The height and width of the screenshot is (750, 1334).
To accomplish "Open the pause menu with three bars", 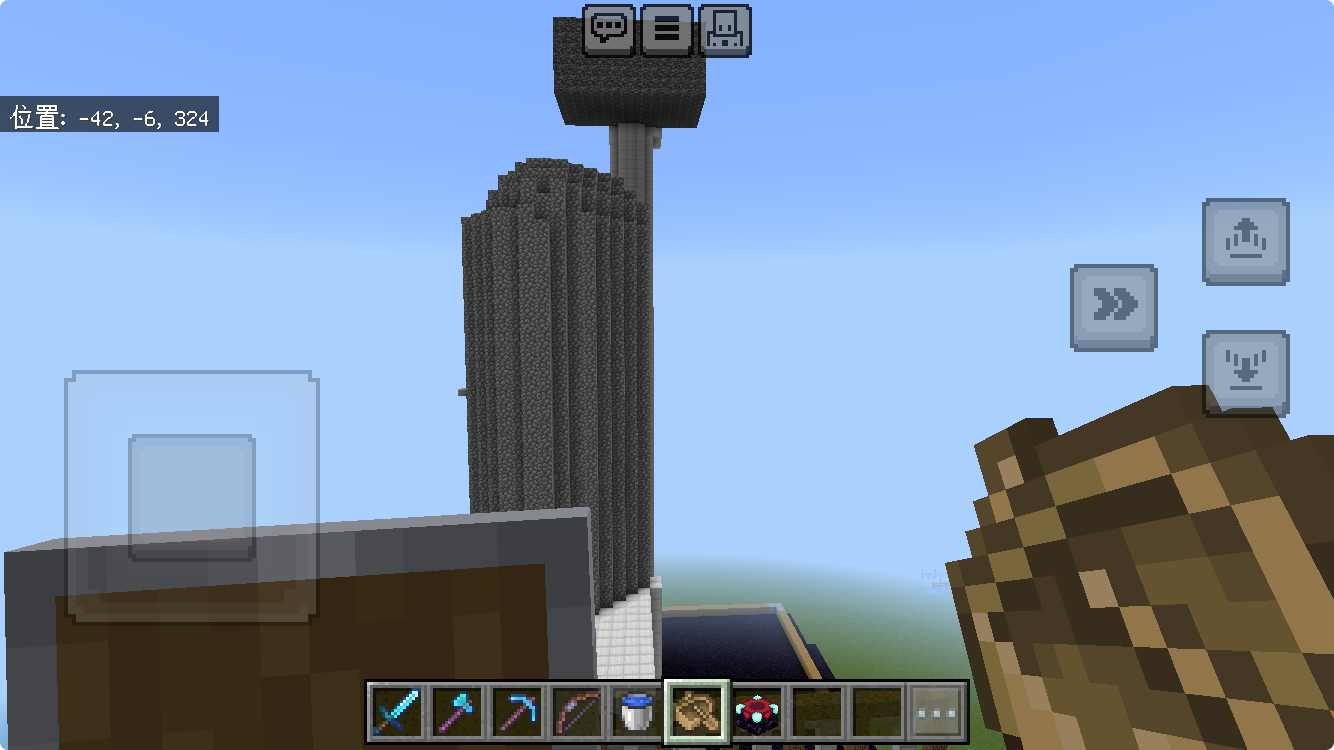I will point(667,30).
